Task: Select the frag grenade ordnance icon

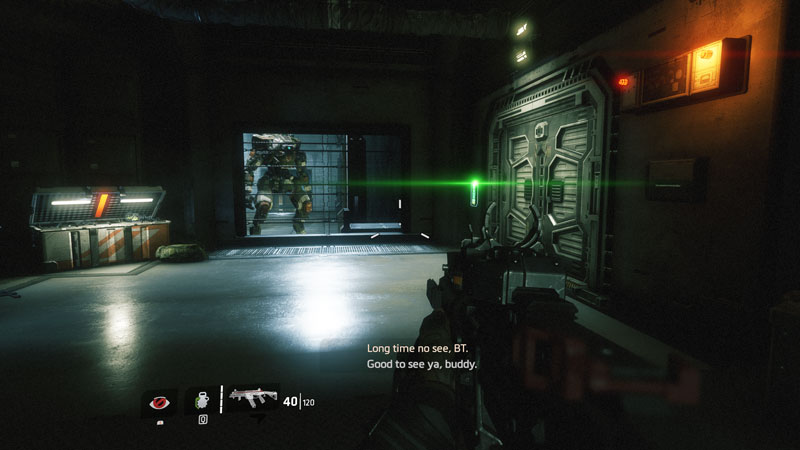Action: coord(202,400)
